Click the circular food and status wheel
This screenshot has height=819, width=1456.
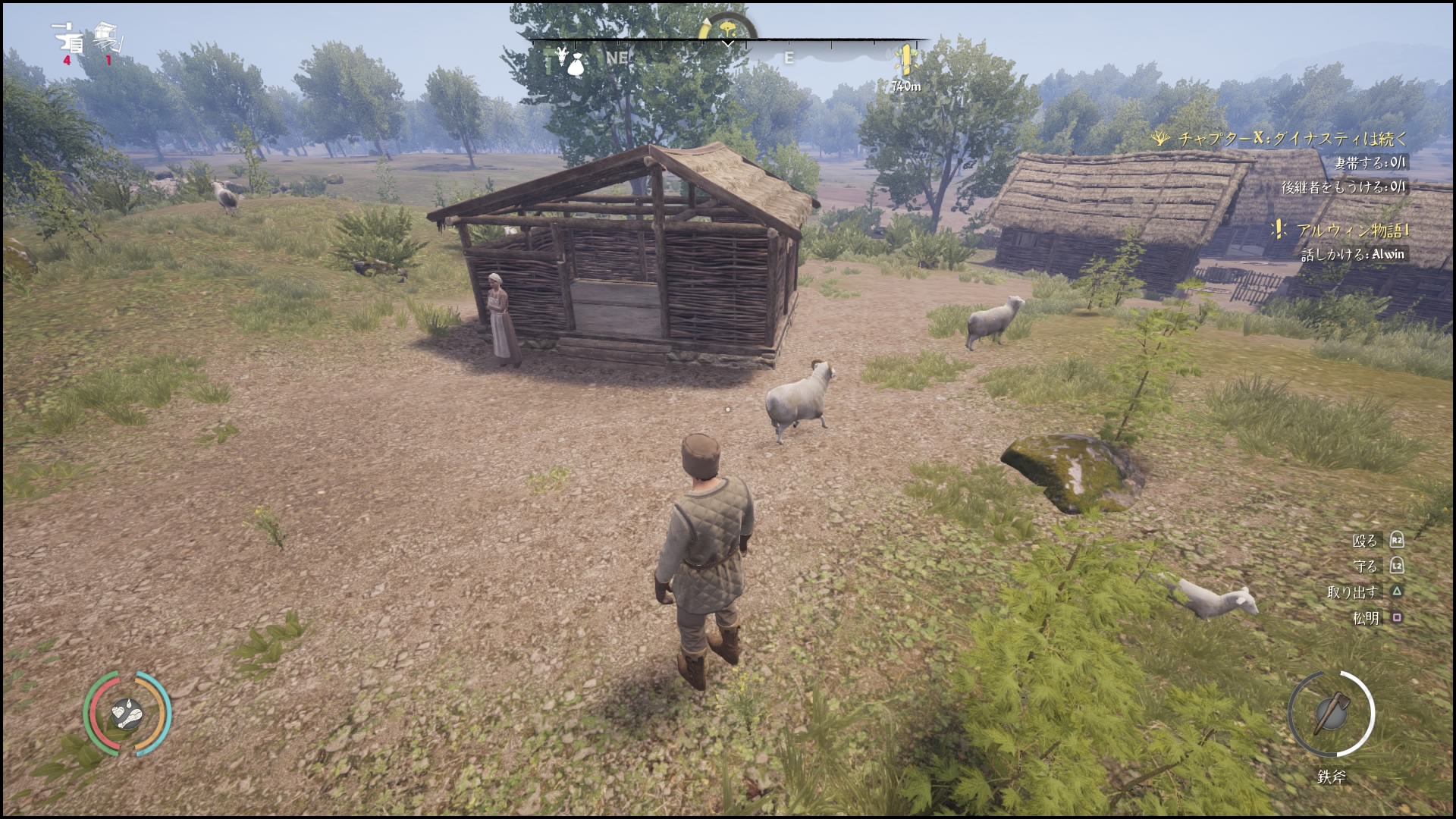point(127,713)
